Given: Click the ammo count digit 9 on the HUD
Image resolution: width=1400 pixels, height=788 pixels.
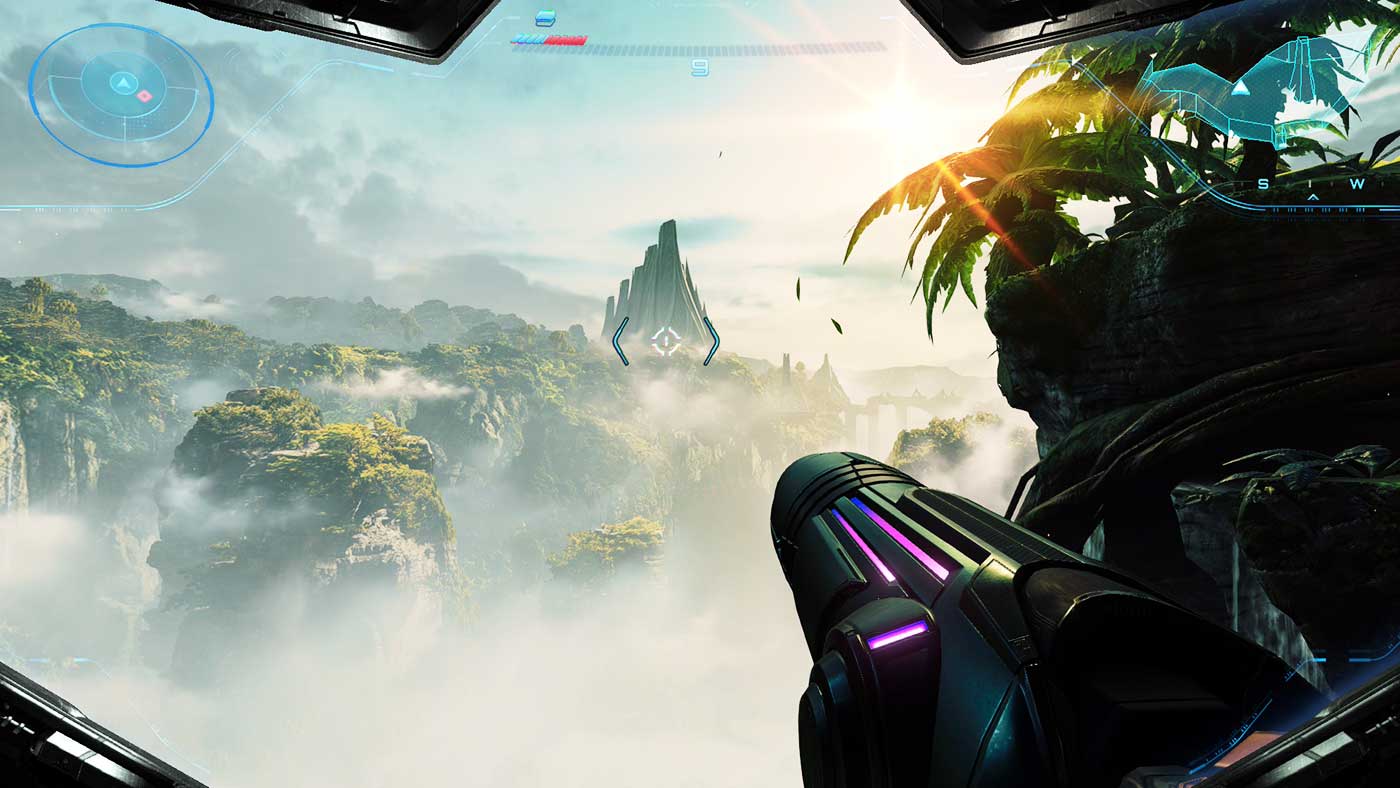Looking at the screenshot, I should 700,65.
